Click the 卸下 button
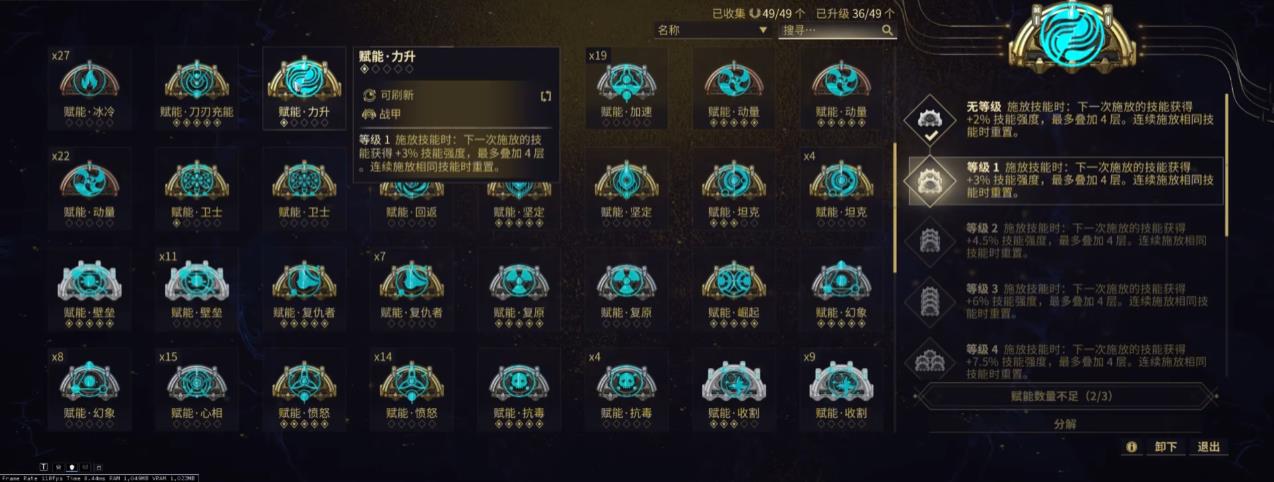1274x482 pixels. pos(1165,447)
